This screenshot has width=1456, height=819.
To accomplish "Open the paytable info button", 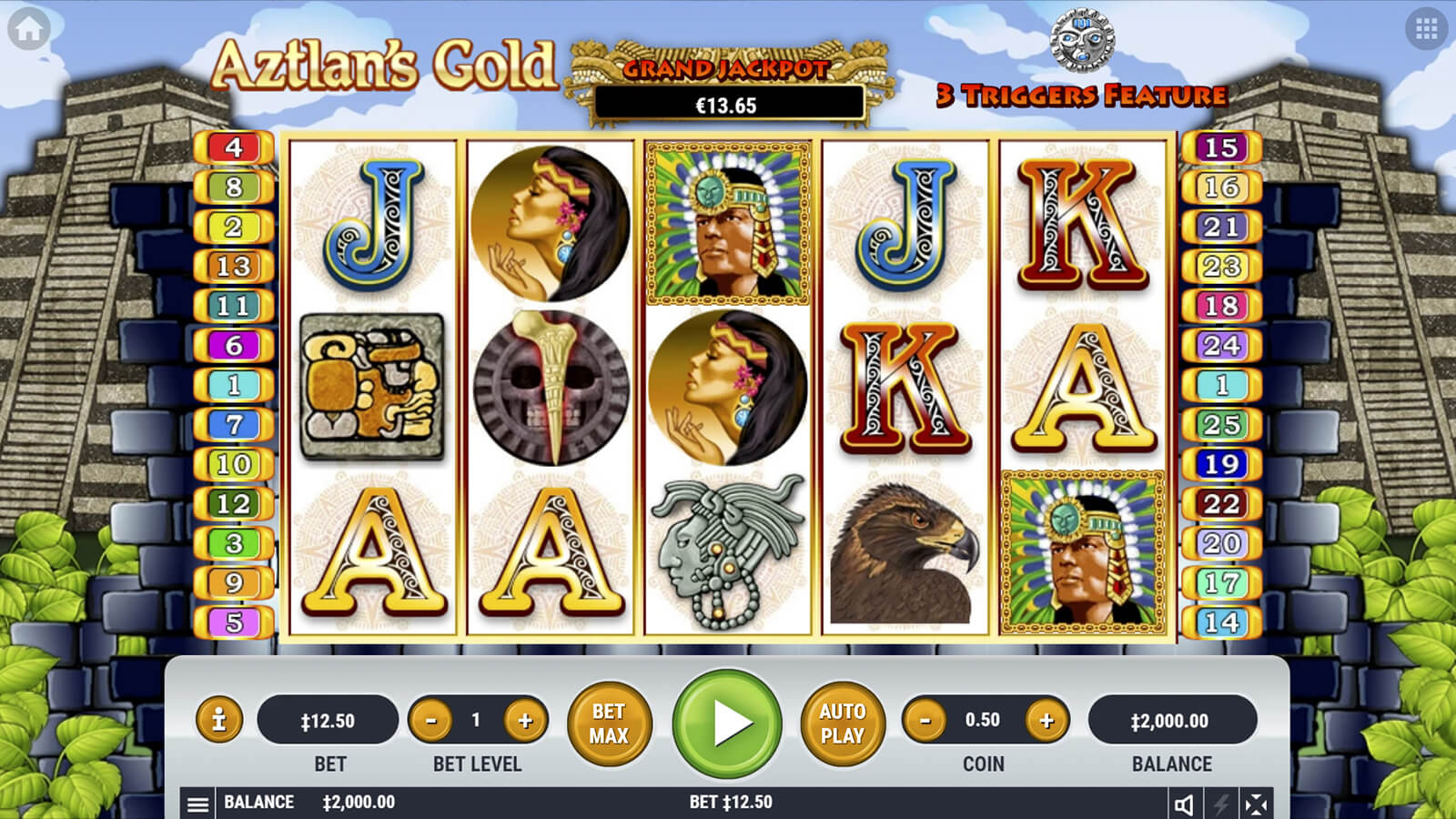I will [218, 721].
